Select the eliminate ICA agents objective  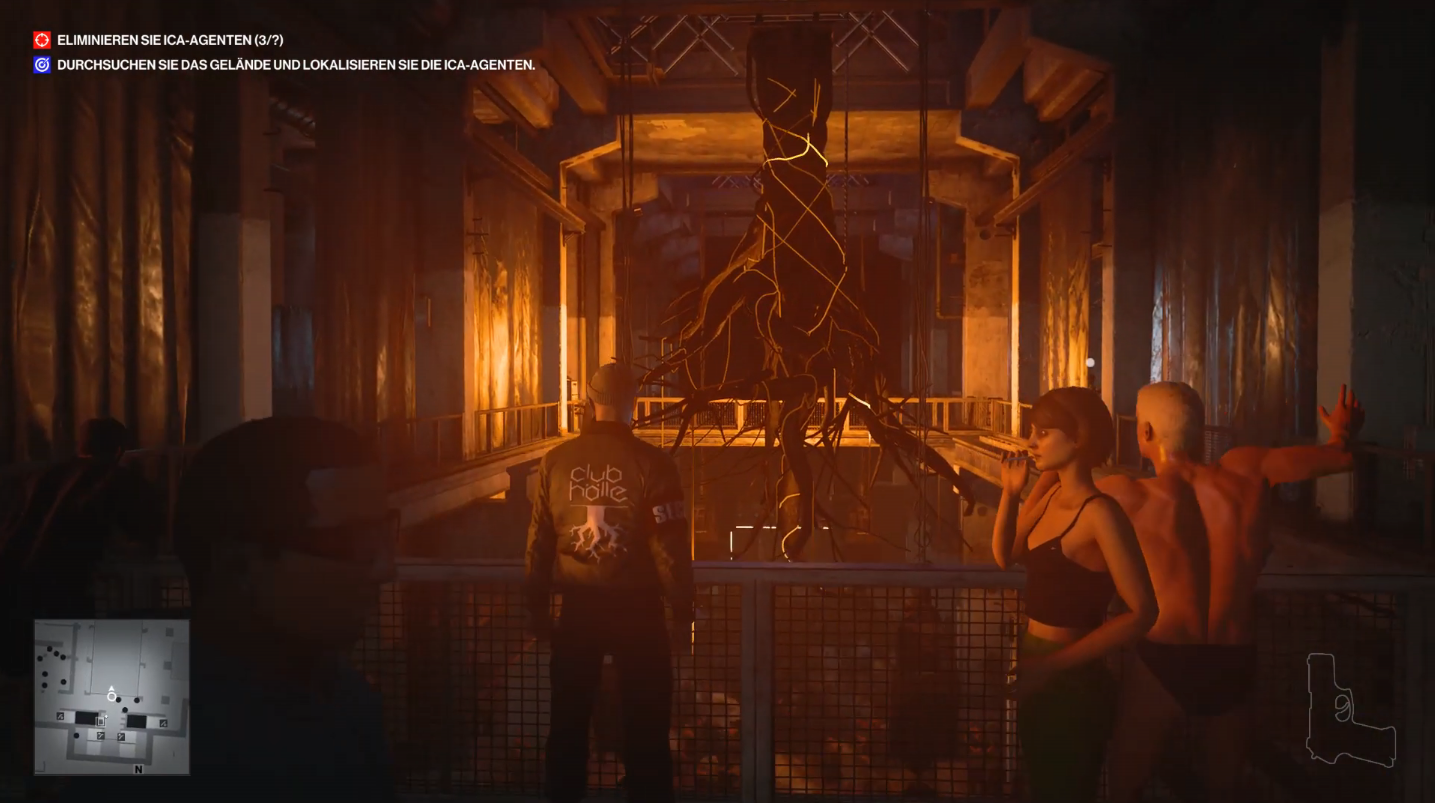pos(171,40)
